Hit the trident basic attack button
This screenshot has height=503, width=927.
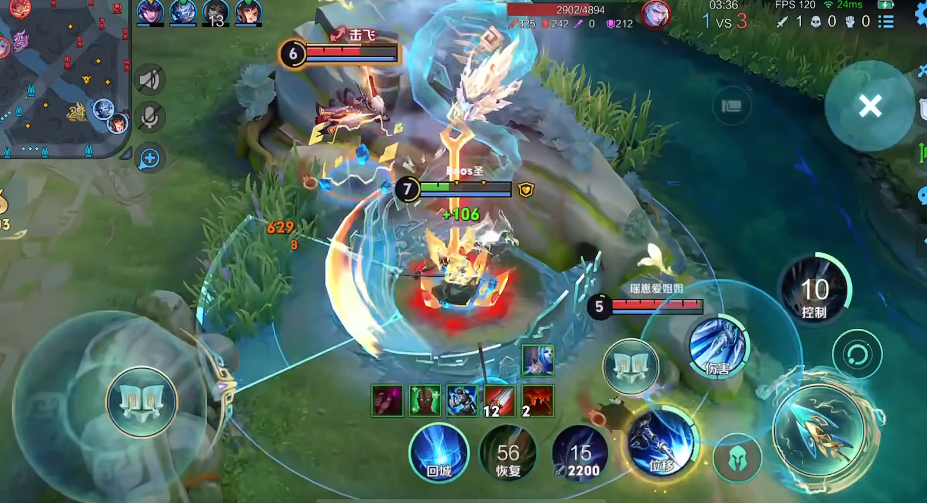819,432
